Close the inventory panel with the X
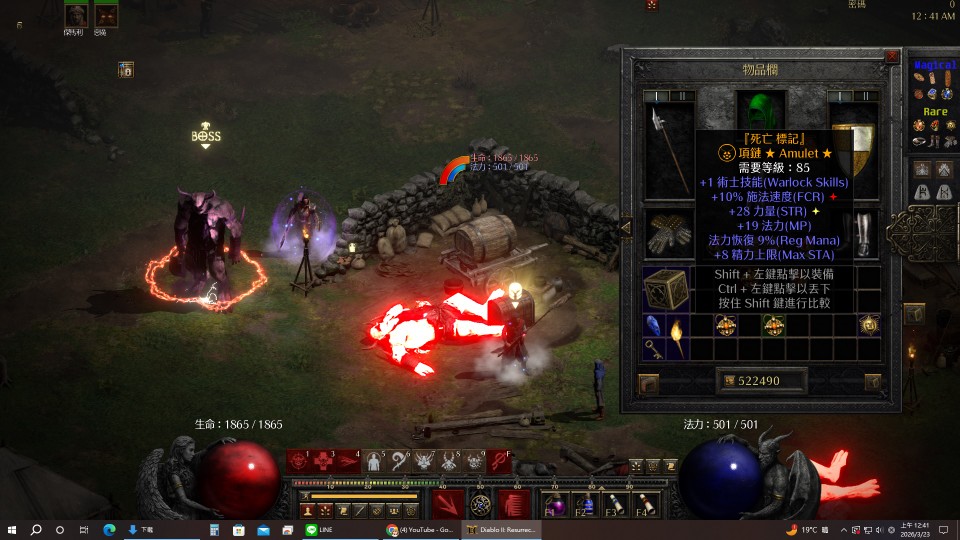The width and height of the screenshot is (960, 540). [x=891, y=57]
